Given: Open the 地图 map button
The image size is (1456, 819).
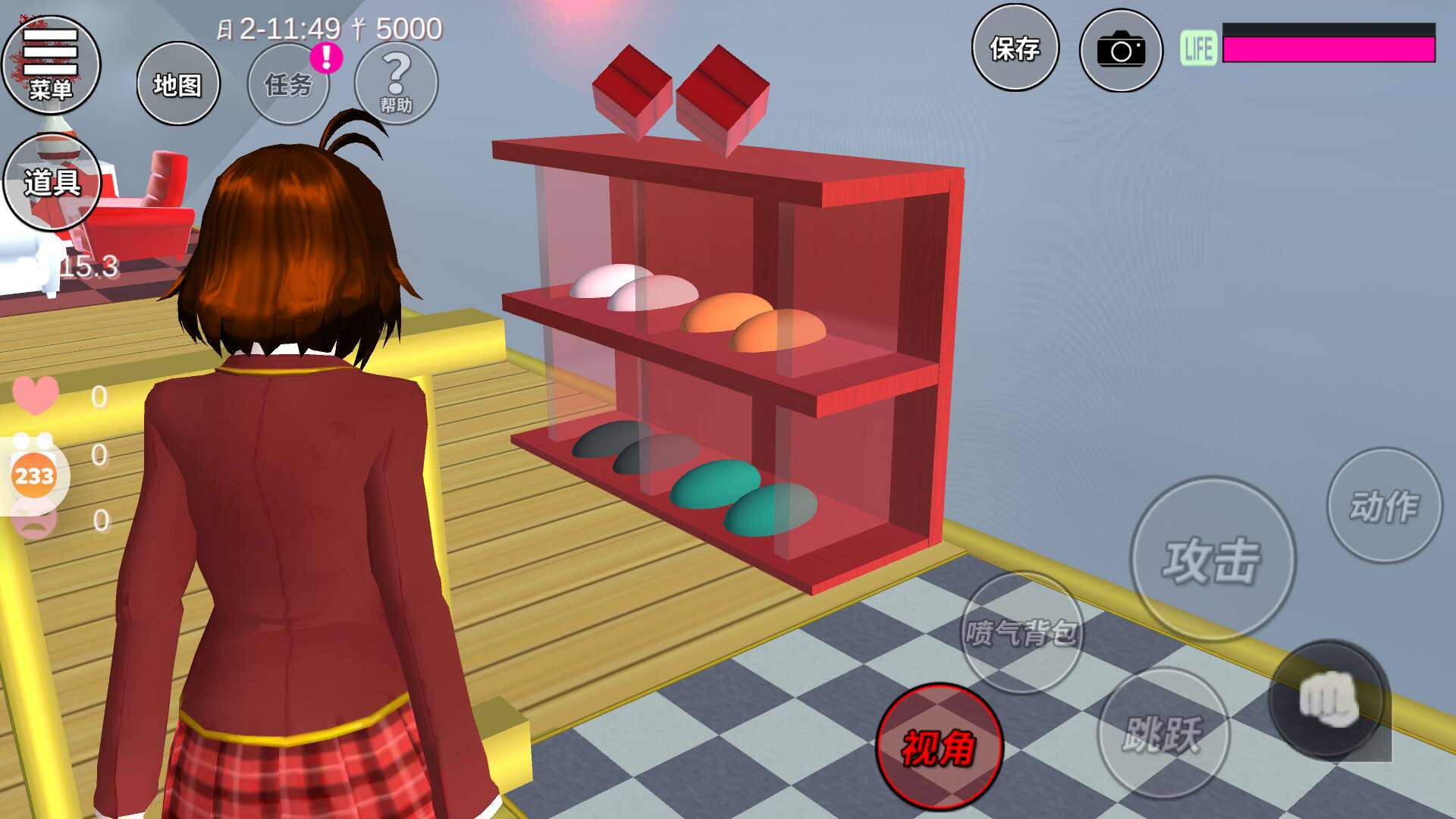Looking at the screenshot, I should click(x=178, y=84).
